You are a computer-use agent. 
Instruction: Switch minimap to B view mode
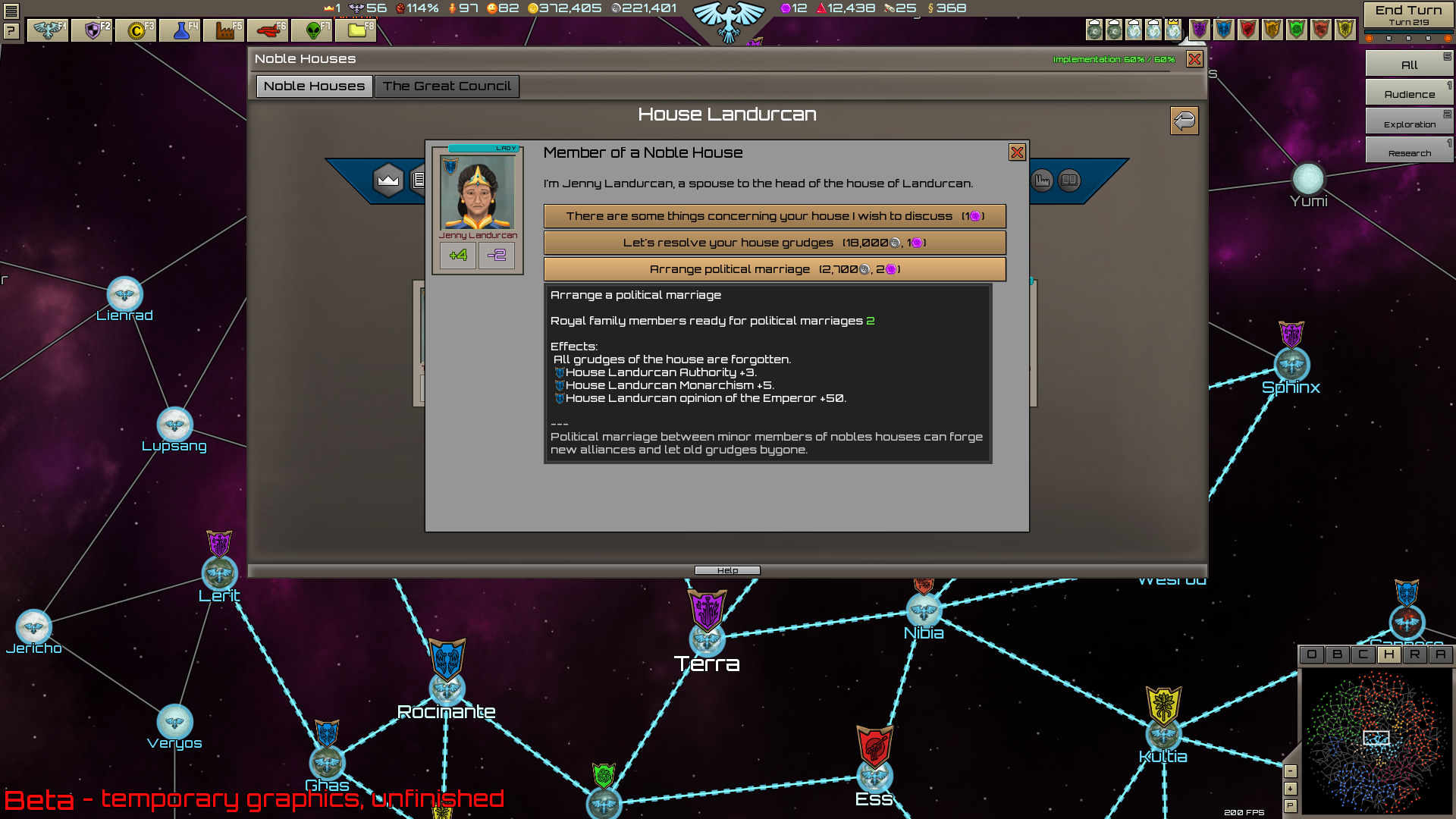[x=1338, y=655]
